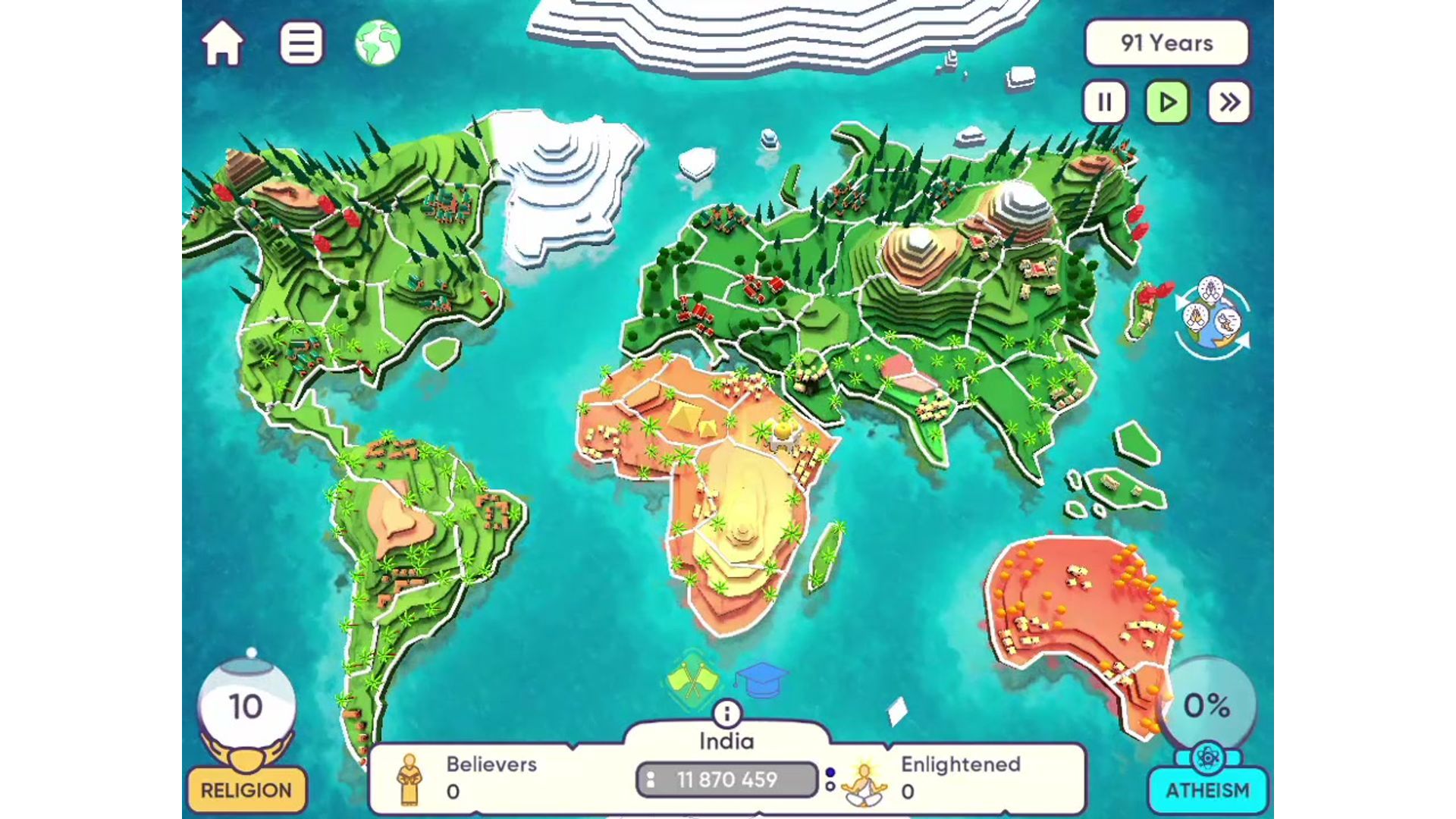
Task: Select the globe view icon
Action: 379,43
